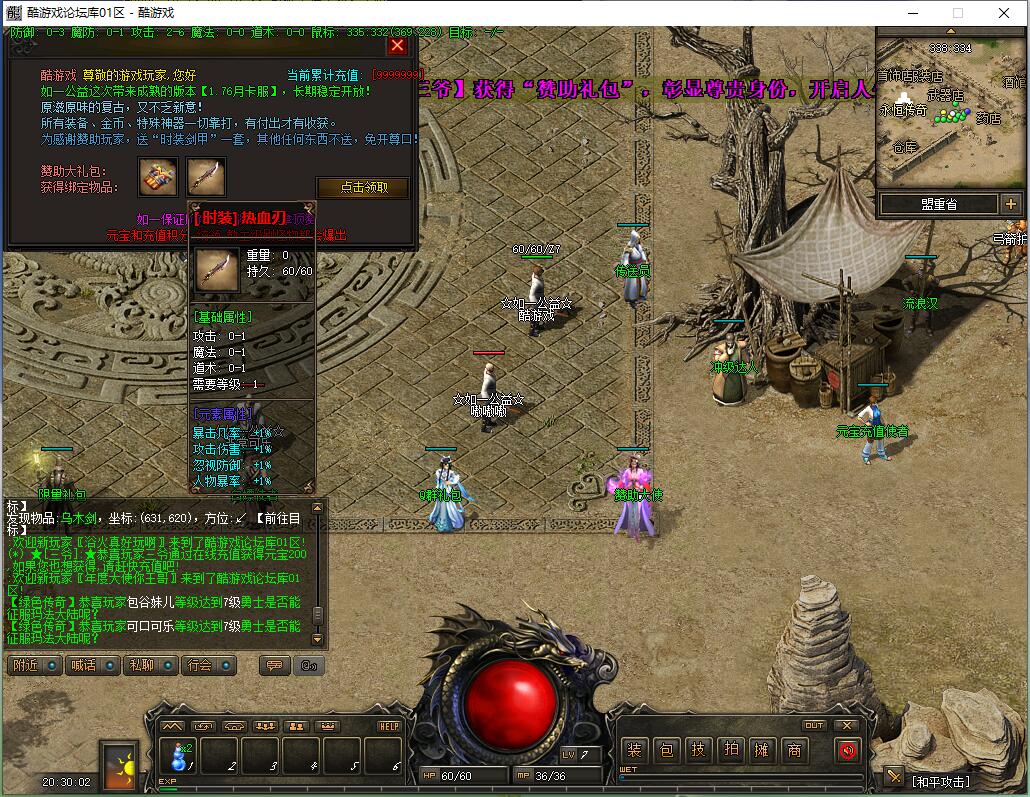This screenshot has height=797, width=1030.
Task: Click the OUT button
Action: tap(814, 726)
